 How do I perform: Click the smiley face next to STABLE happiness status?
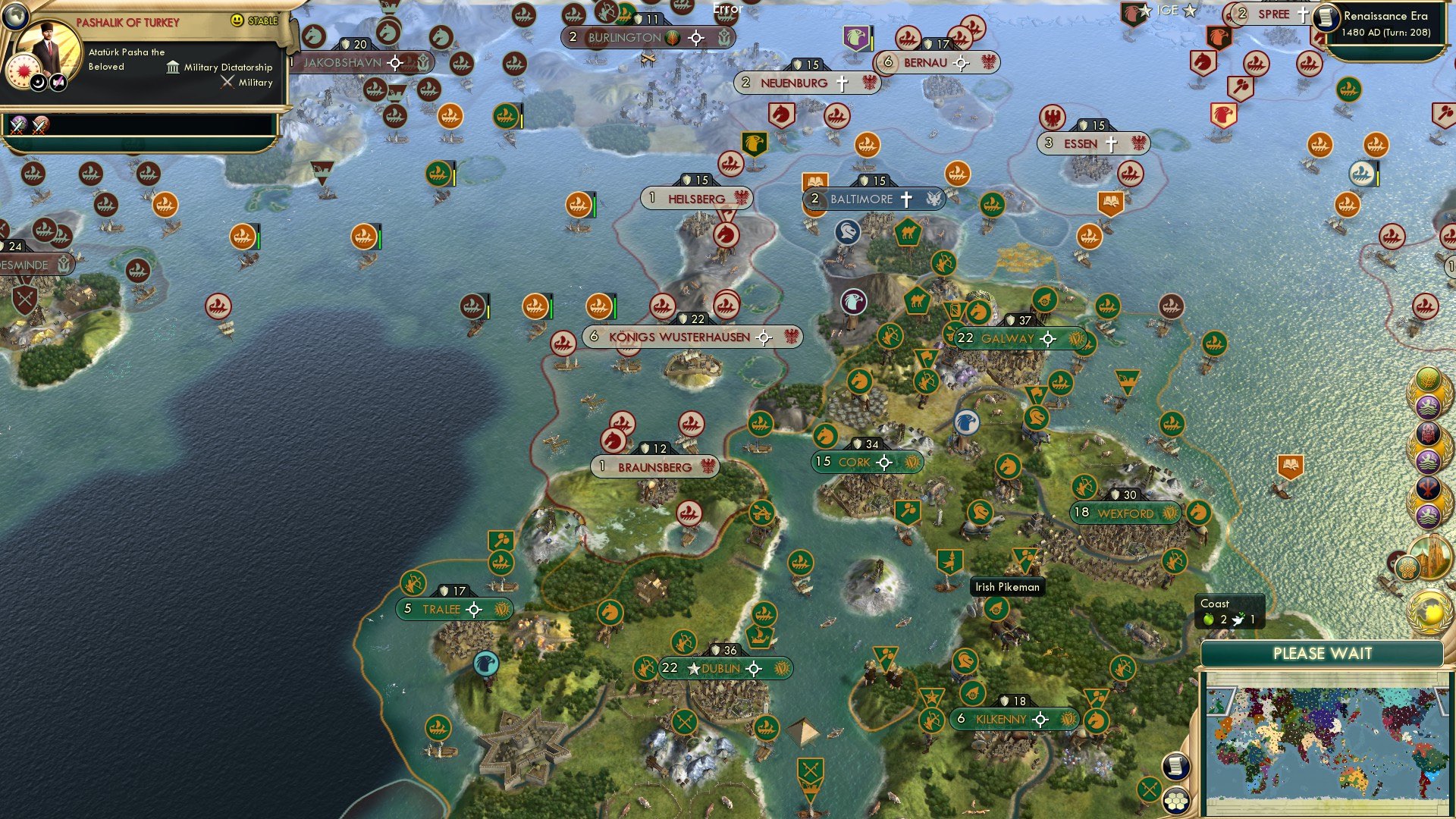pyautogui.click(x=239, y=21)
